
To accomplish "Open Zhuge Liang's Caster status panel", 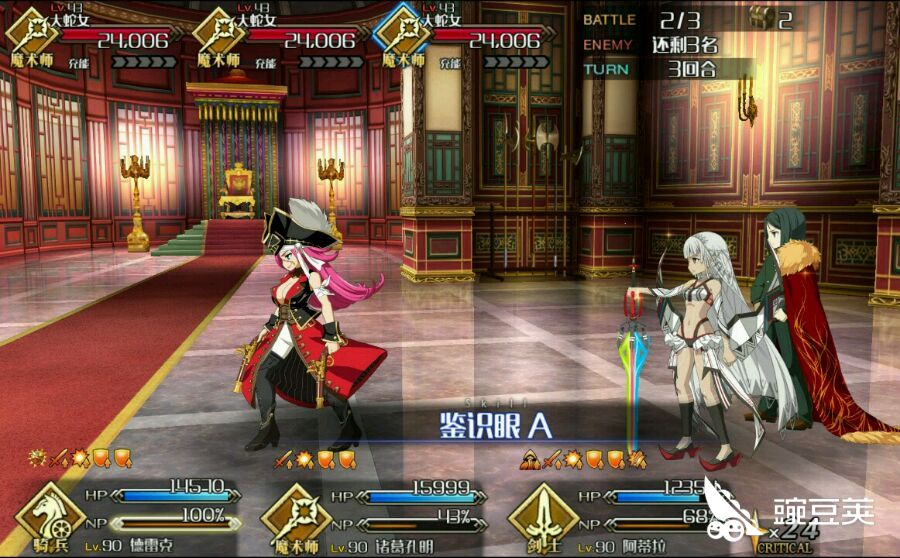I will click(x=378, y=515).
